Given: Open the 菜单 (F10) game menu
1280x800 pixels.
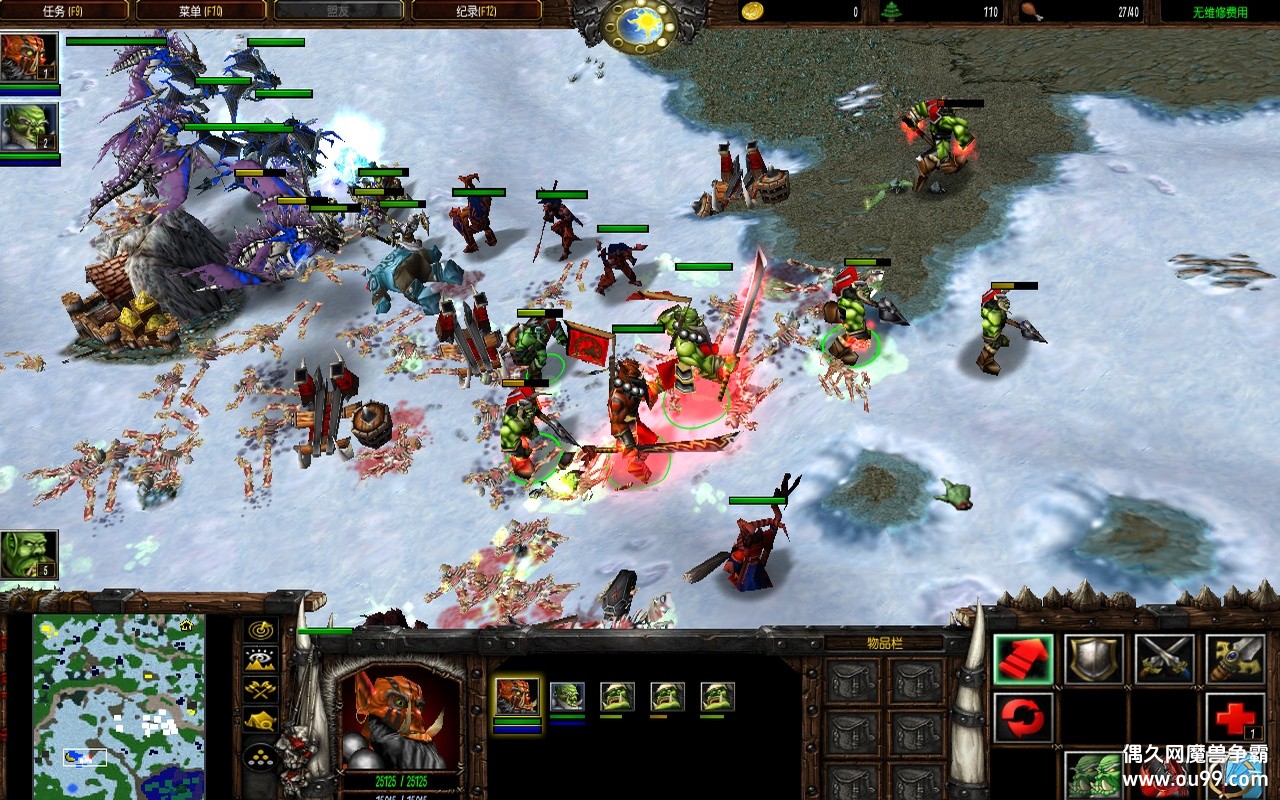Looking at the screenshot, I should click(x=200, y=11).
